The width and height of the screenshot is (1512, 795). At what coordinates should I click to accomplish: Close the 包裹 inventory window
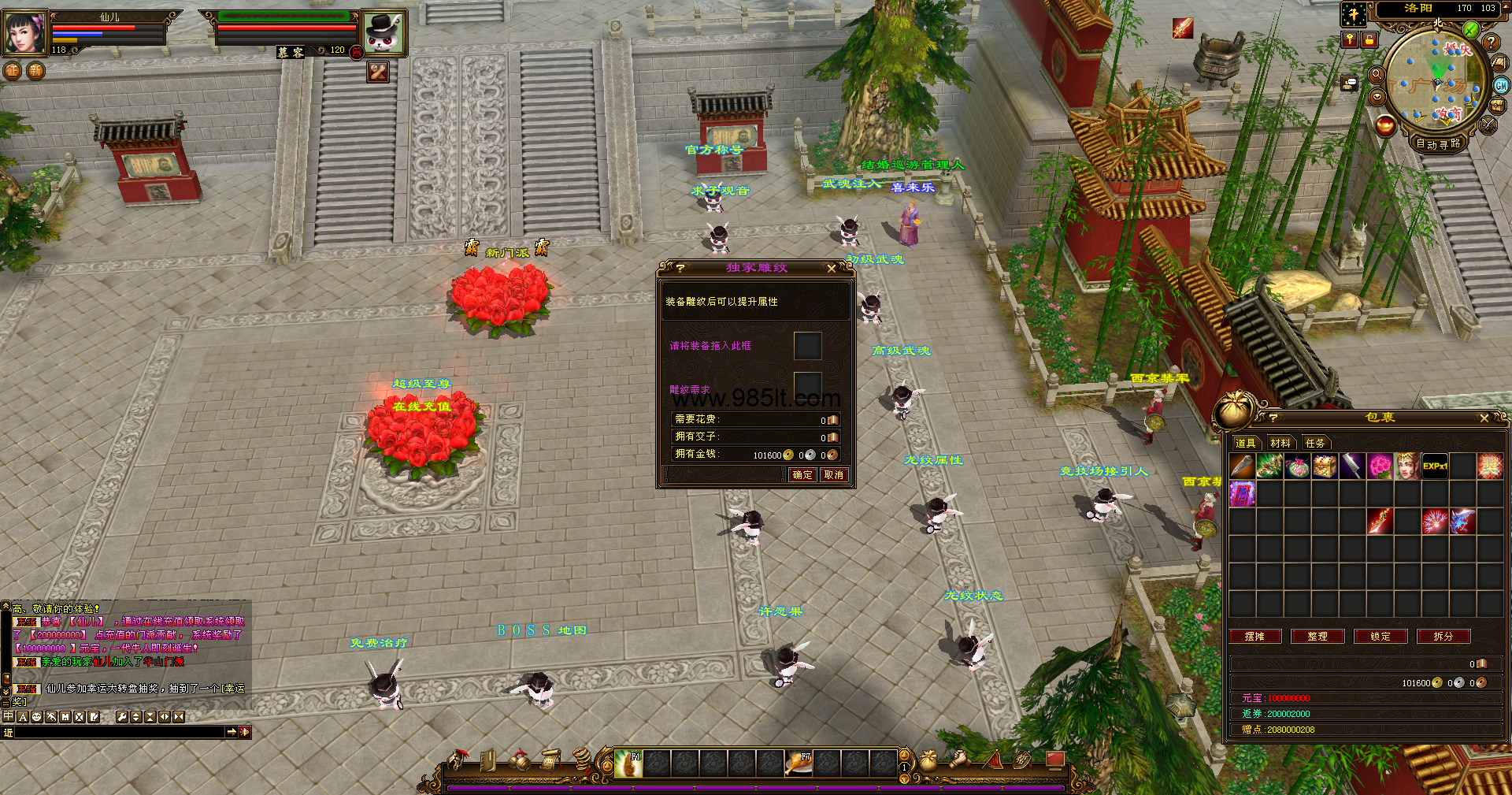coord(1484,418)
